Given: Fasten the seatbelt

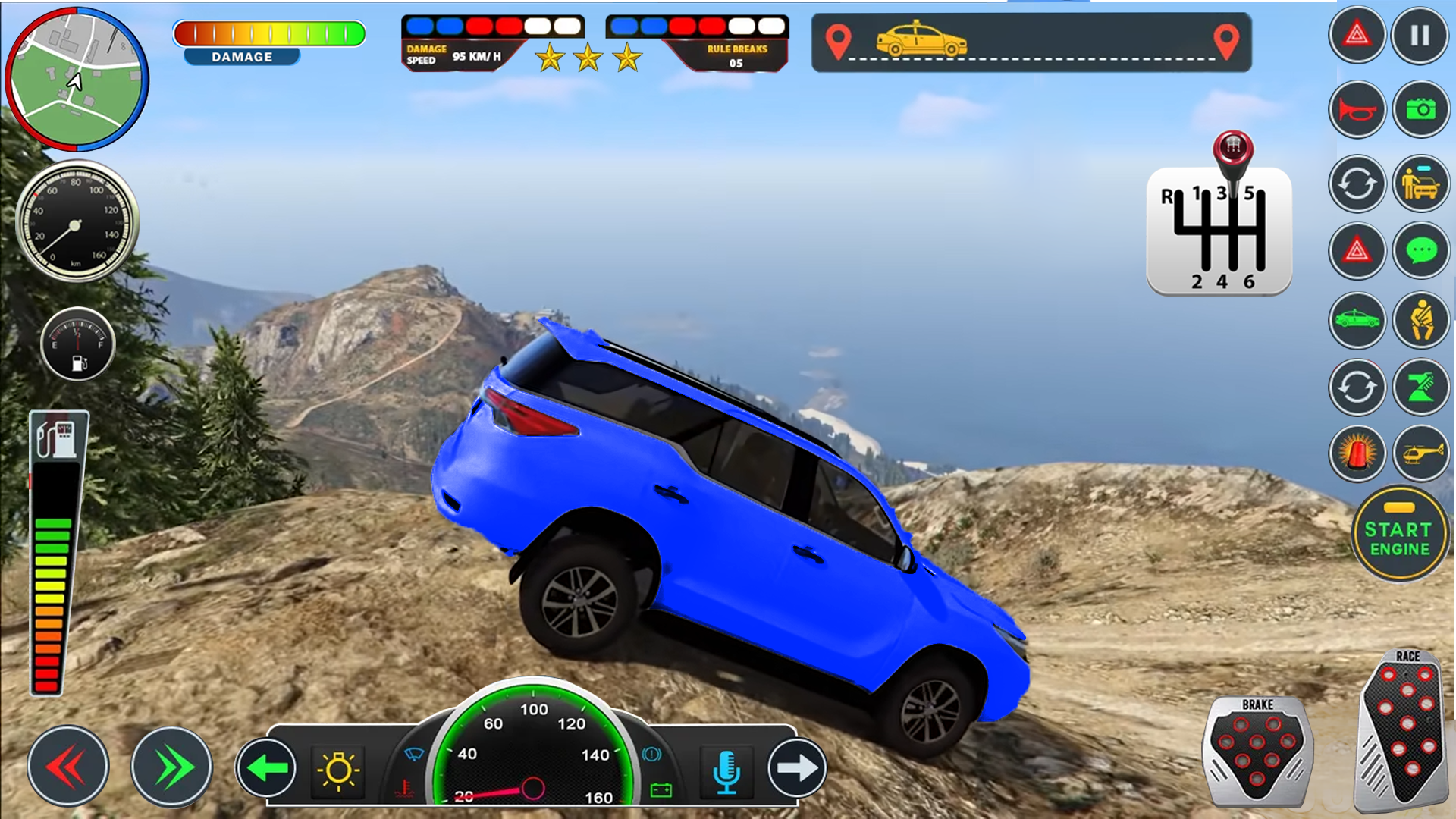Looking at the screenshot, I should click(x=1422, y=320).
